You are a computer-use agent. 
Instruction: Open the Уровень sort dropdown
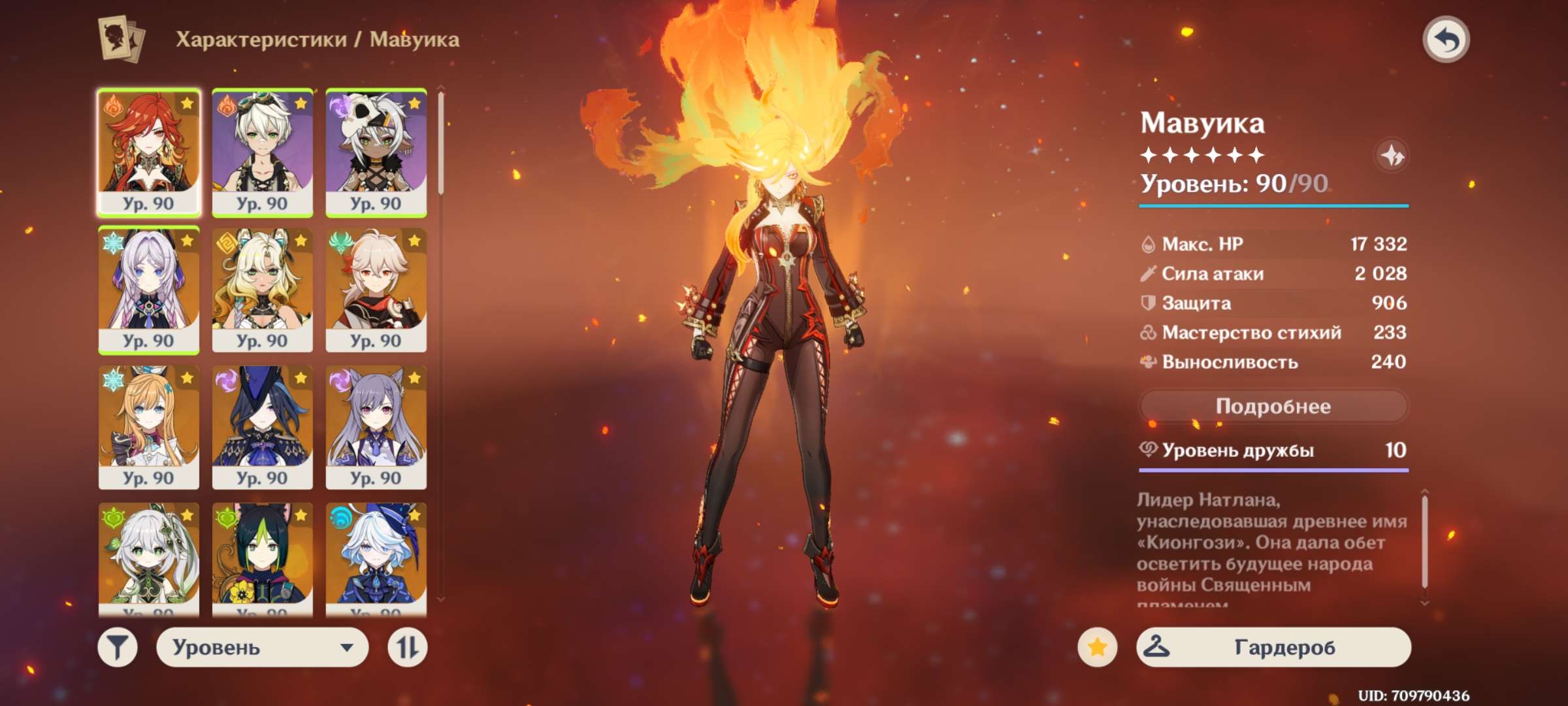point(262,647)
